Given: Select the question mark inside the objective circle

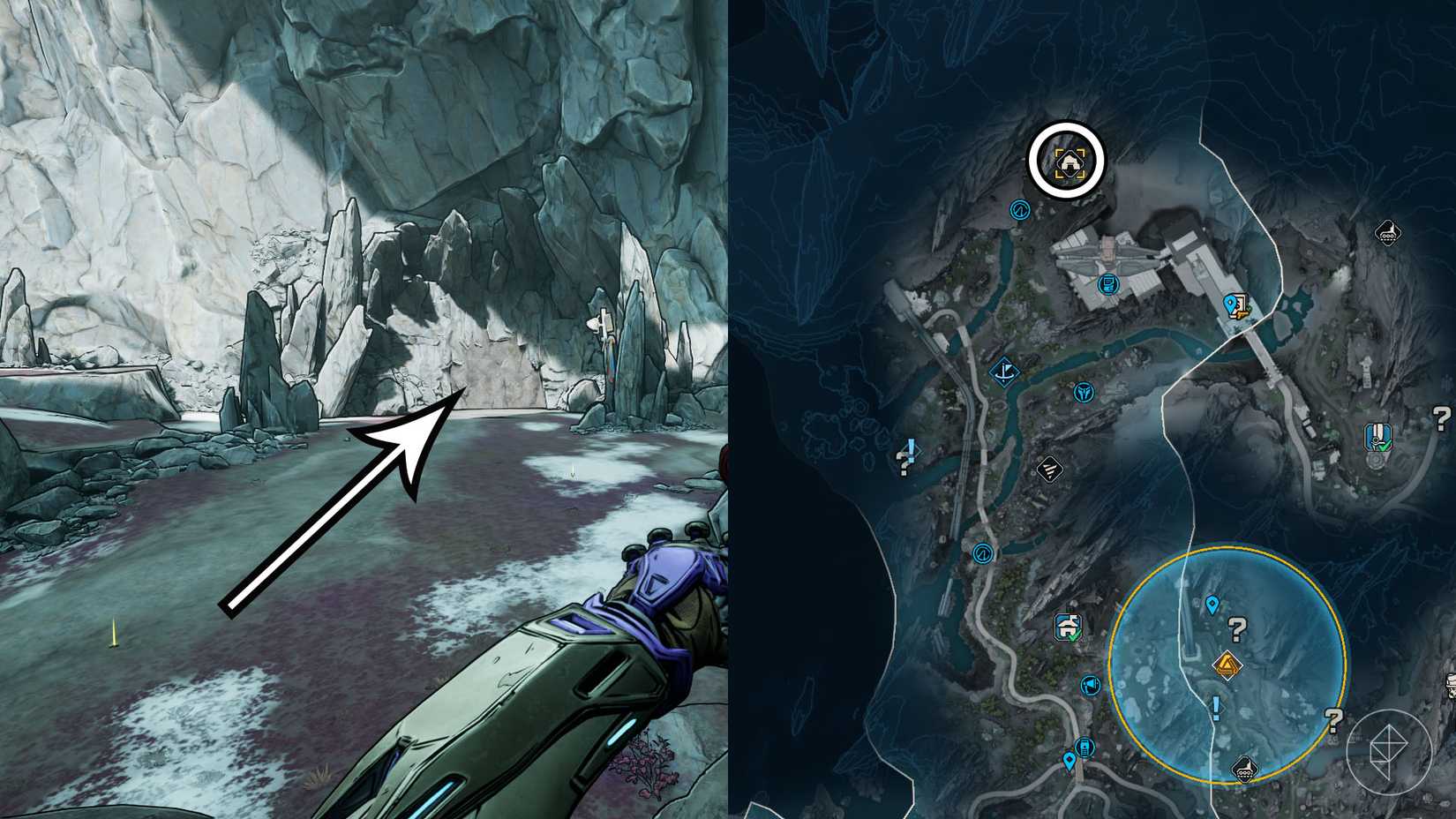Looking at the screenshot, I should (x=1236, y=630).
